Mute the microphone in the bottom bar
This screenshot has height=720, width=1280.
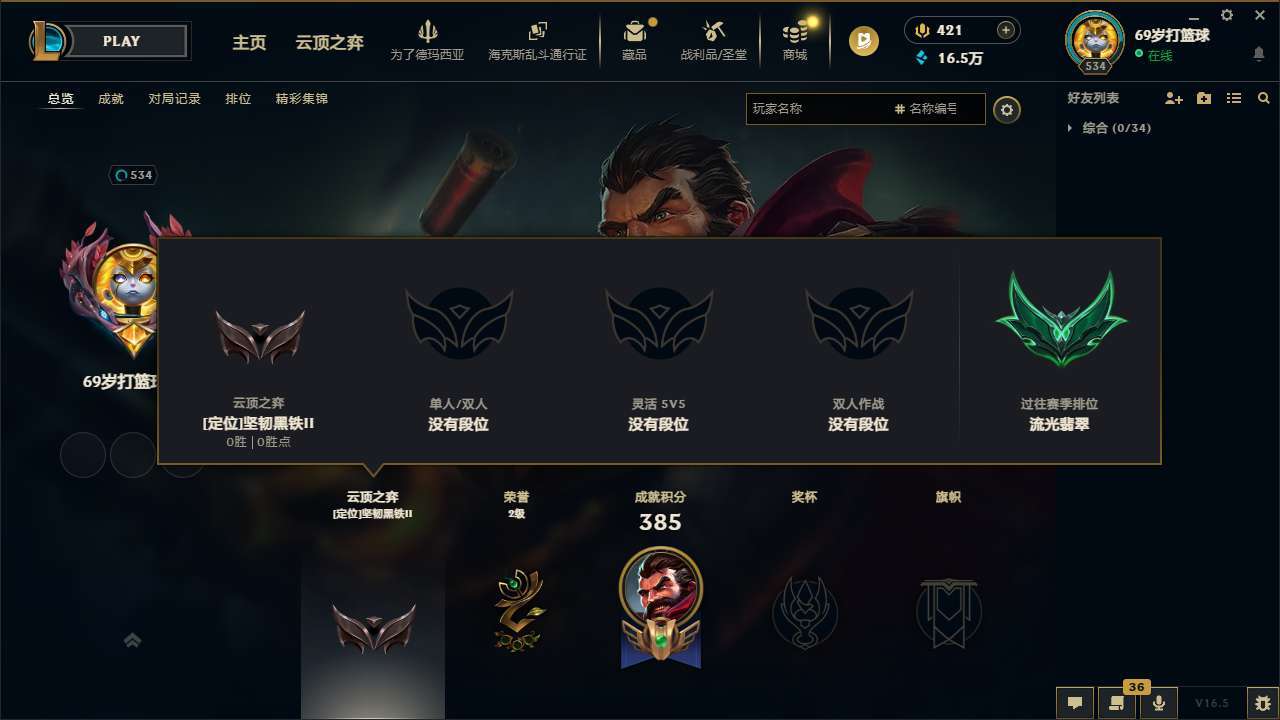coord(1158,703)
